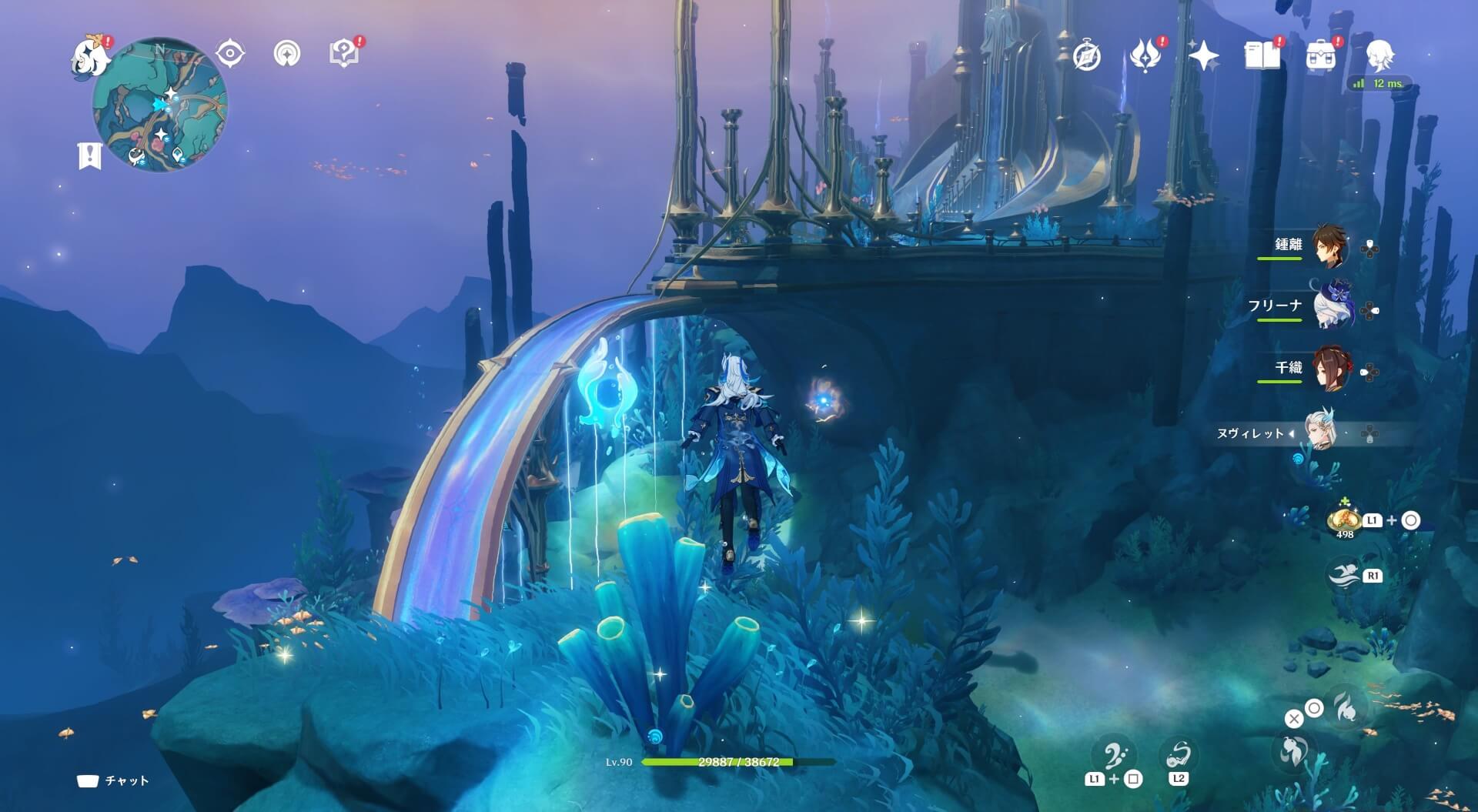The width and height of the screenshot is (1478, 812).
Task: Switch to party member 鍾離
Action: click(1329, 246)
